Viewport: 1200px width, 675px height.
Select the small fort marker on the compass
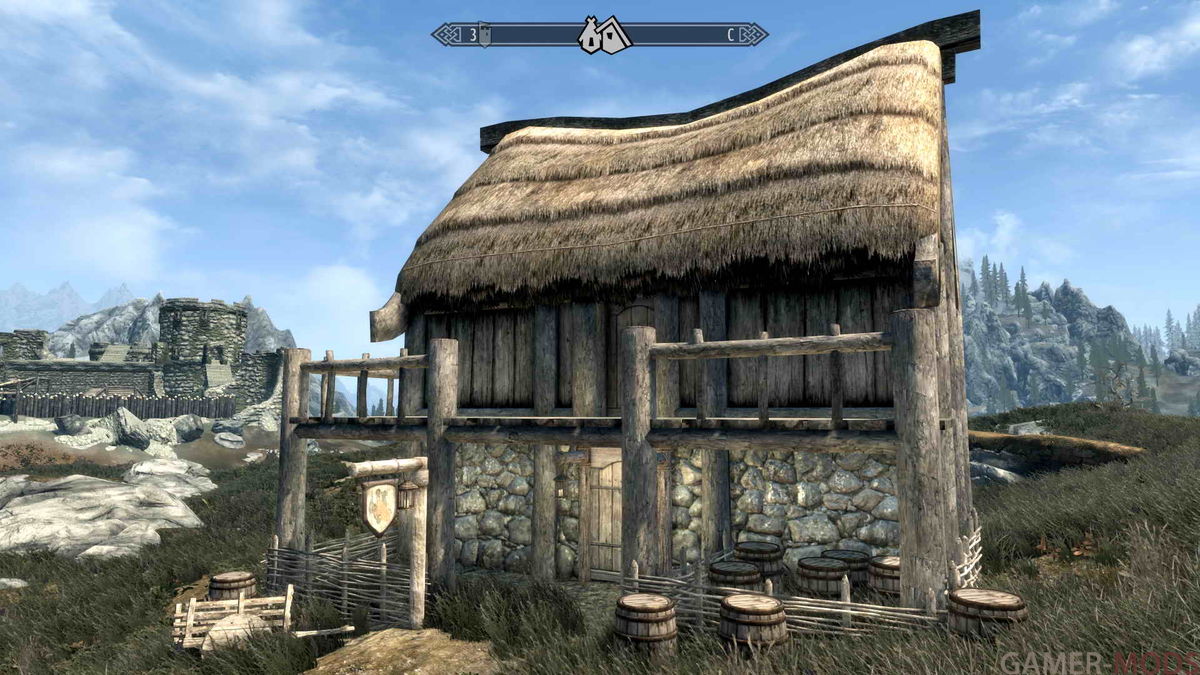tap(485, 35)
